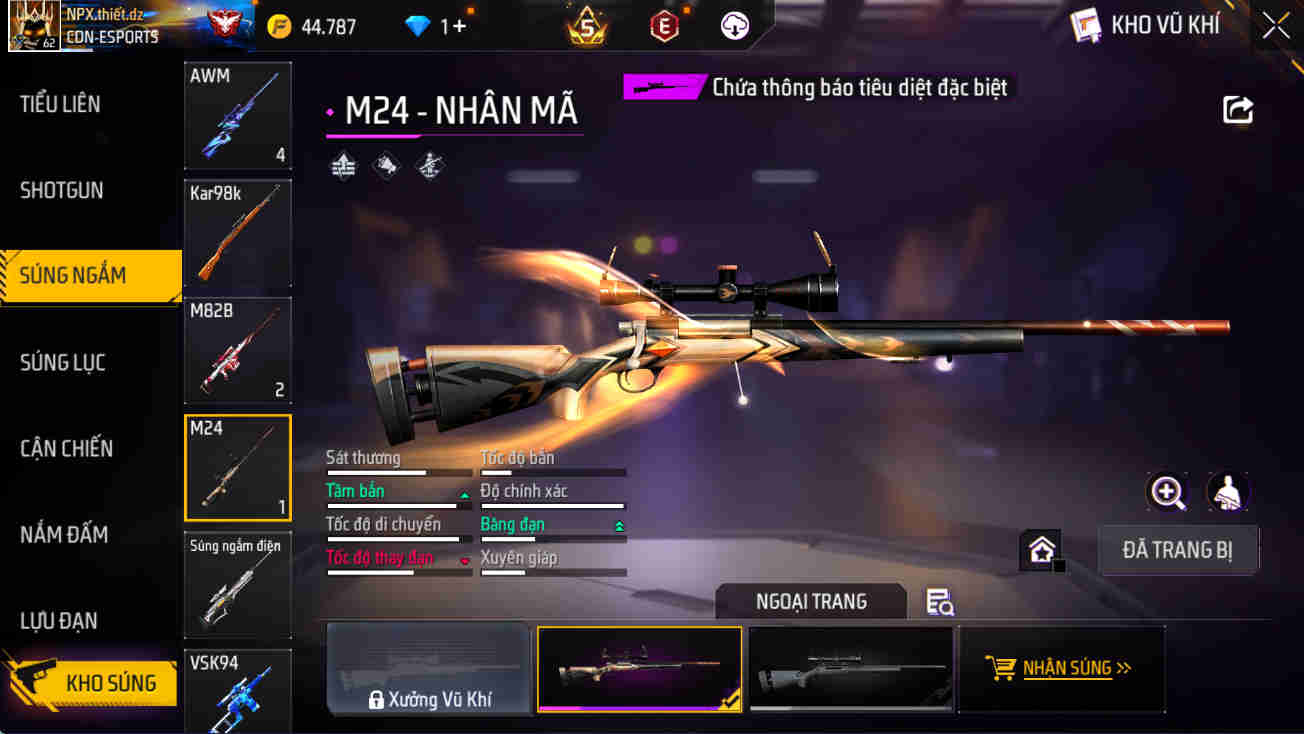Click the red sniper rifle kill-feed icon

[x=663, y=87]
